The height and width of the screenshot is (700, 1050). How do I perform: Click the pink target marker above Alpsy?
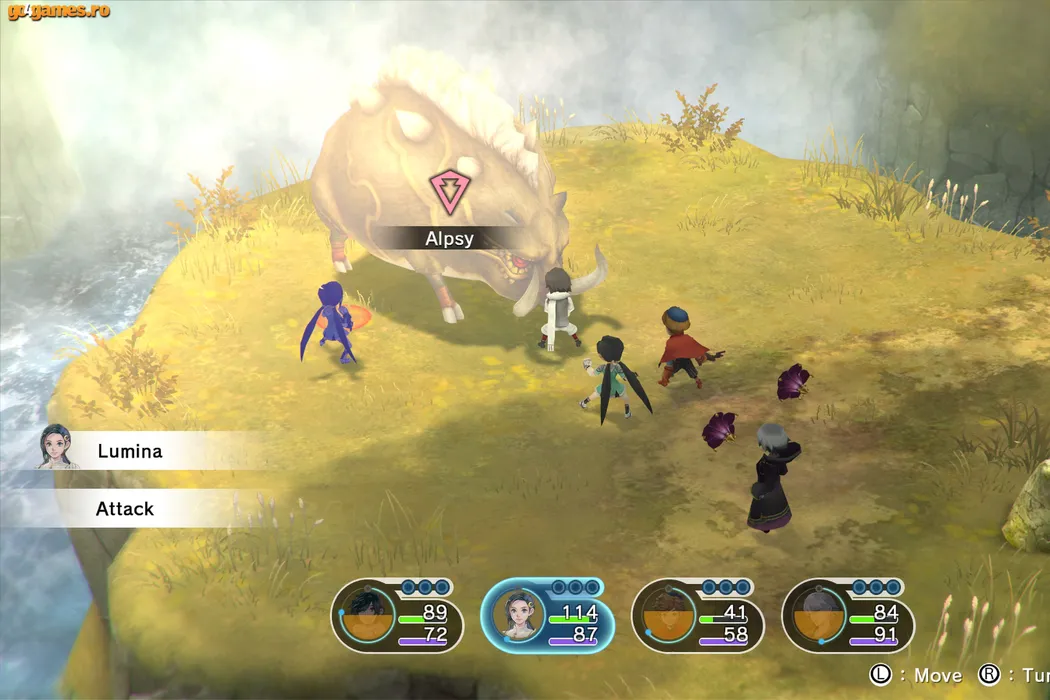[x=445, y=189]
